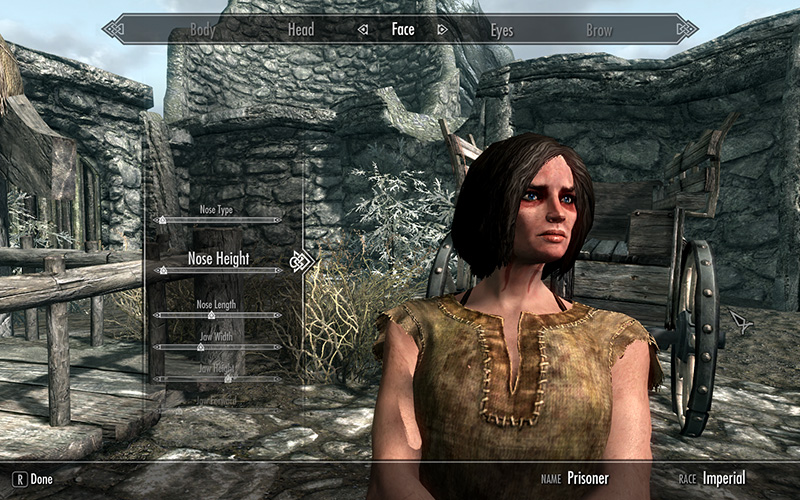Switch to the Body tab
This screenshot has height=500, width=800.
point(203,30)
